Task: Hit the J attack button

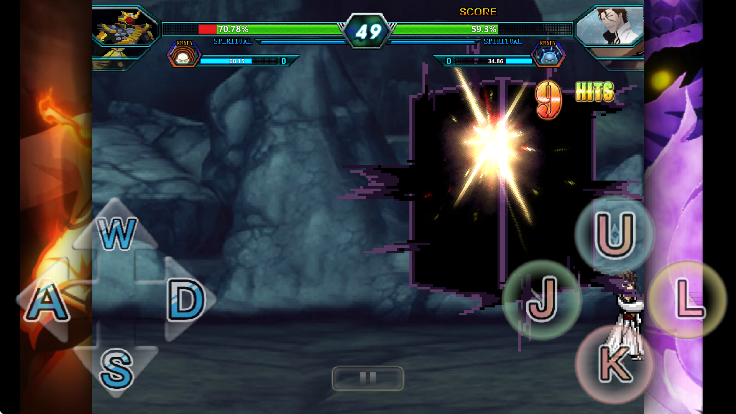Action: [541, 299]
